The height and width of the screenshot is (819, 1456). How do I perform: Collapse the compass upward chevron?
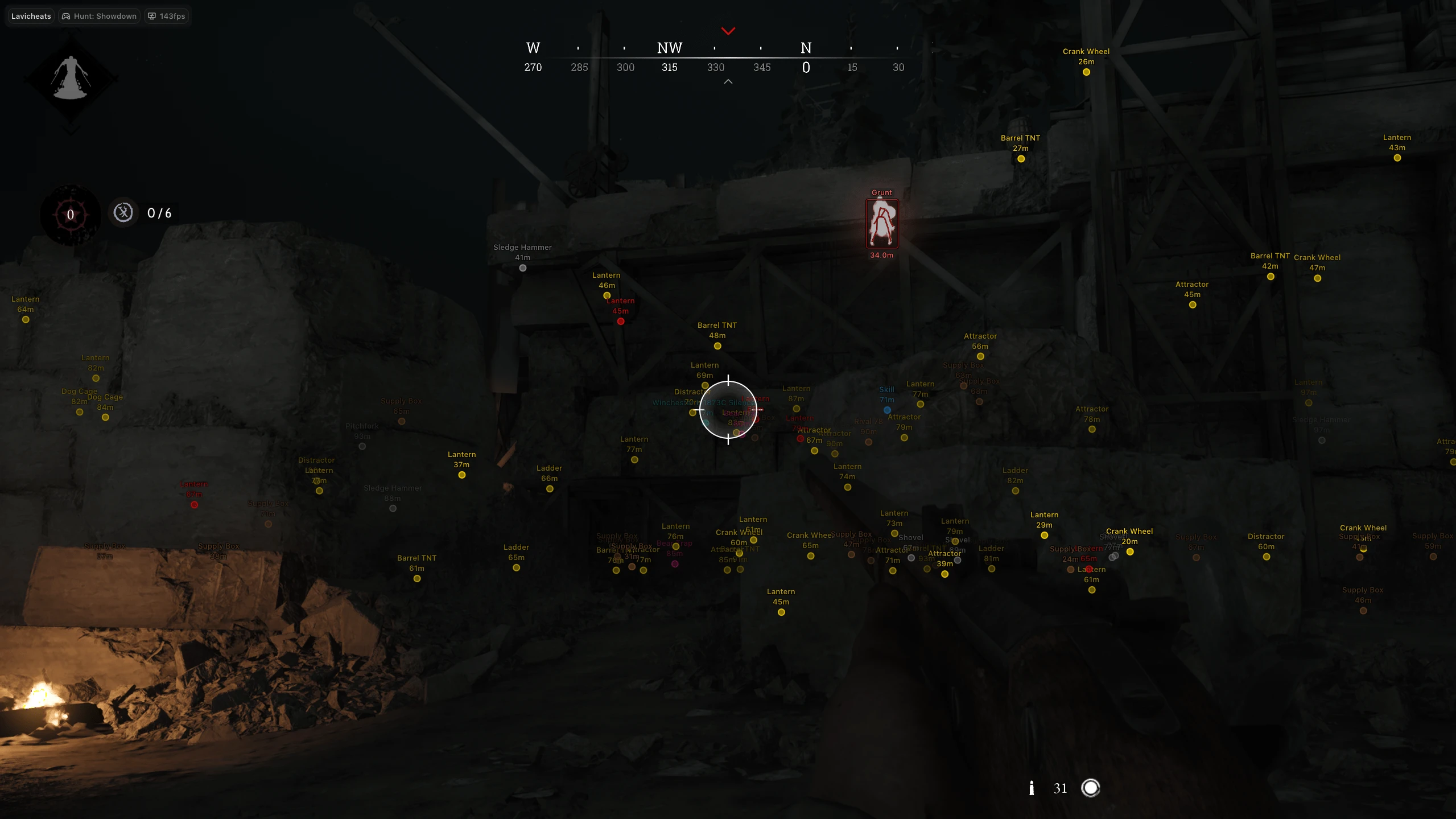click(x=728, y=81)
